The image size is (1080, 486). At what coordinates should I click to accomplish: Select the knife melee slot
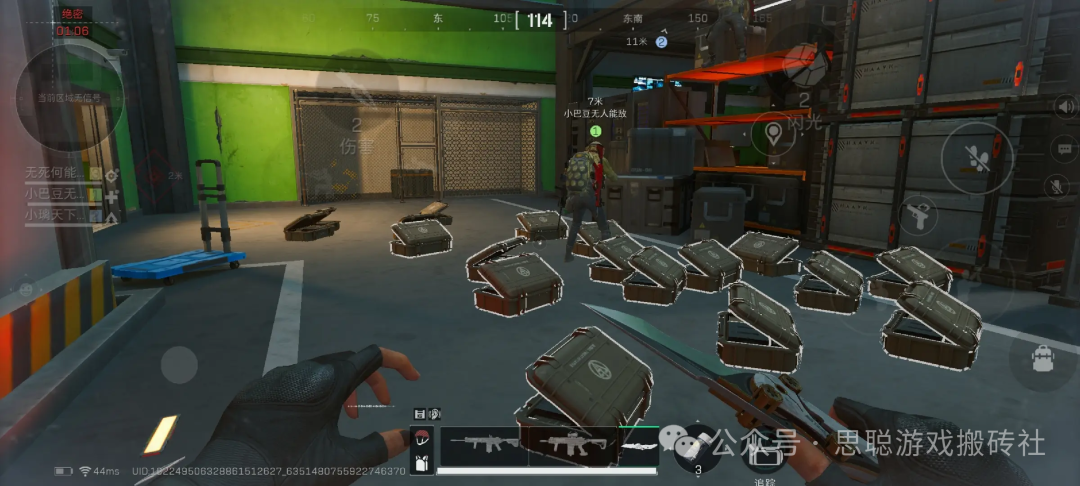640,444
